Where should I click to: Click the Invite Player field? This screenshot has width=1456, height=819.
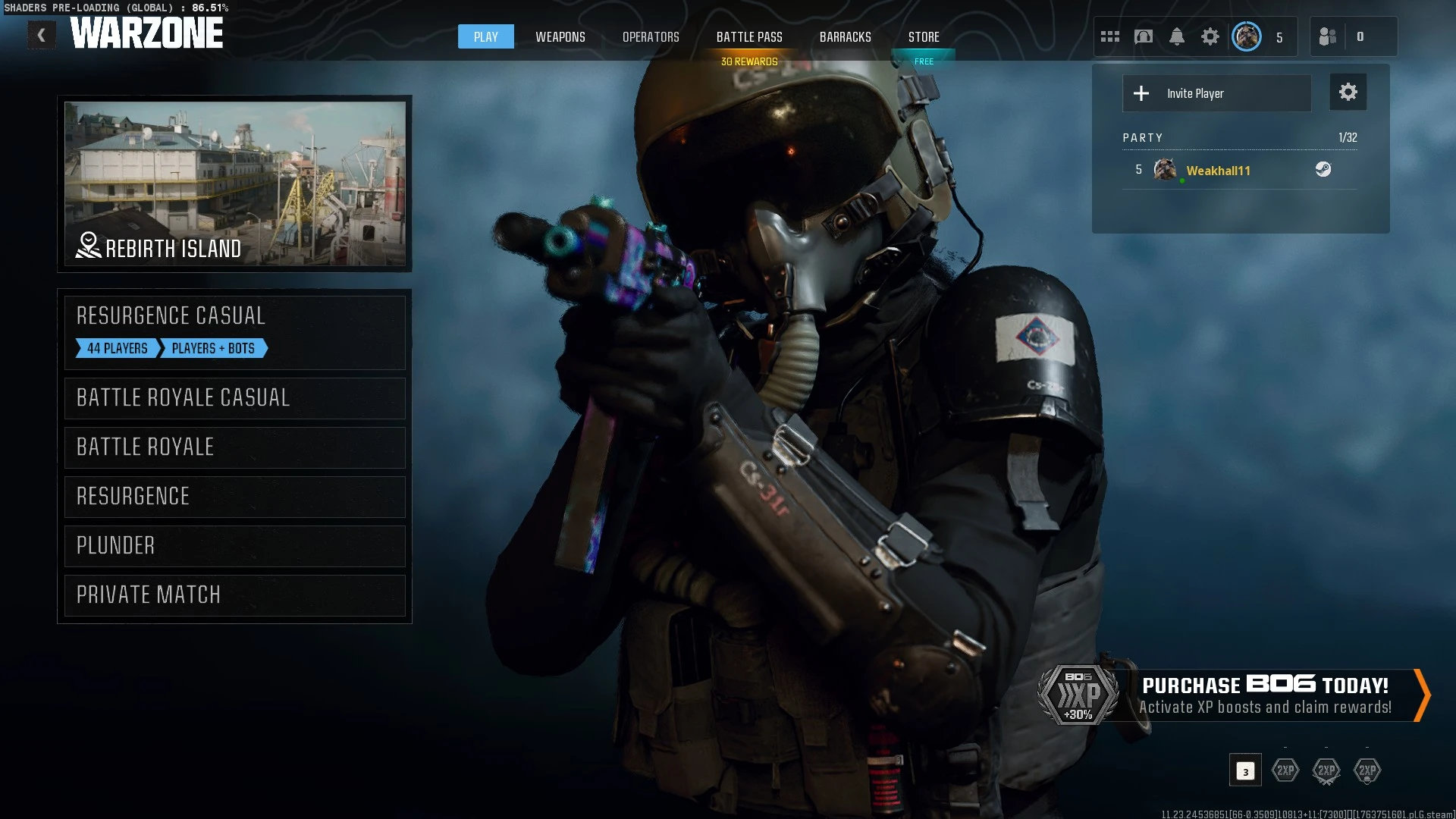(x=1216, y=93)
